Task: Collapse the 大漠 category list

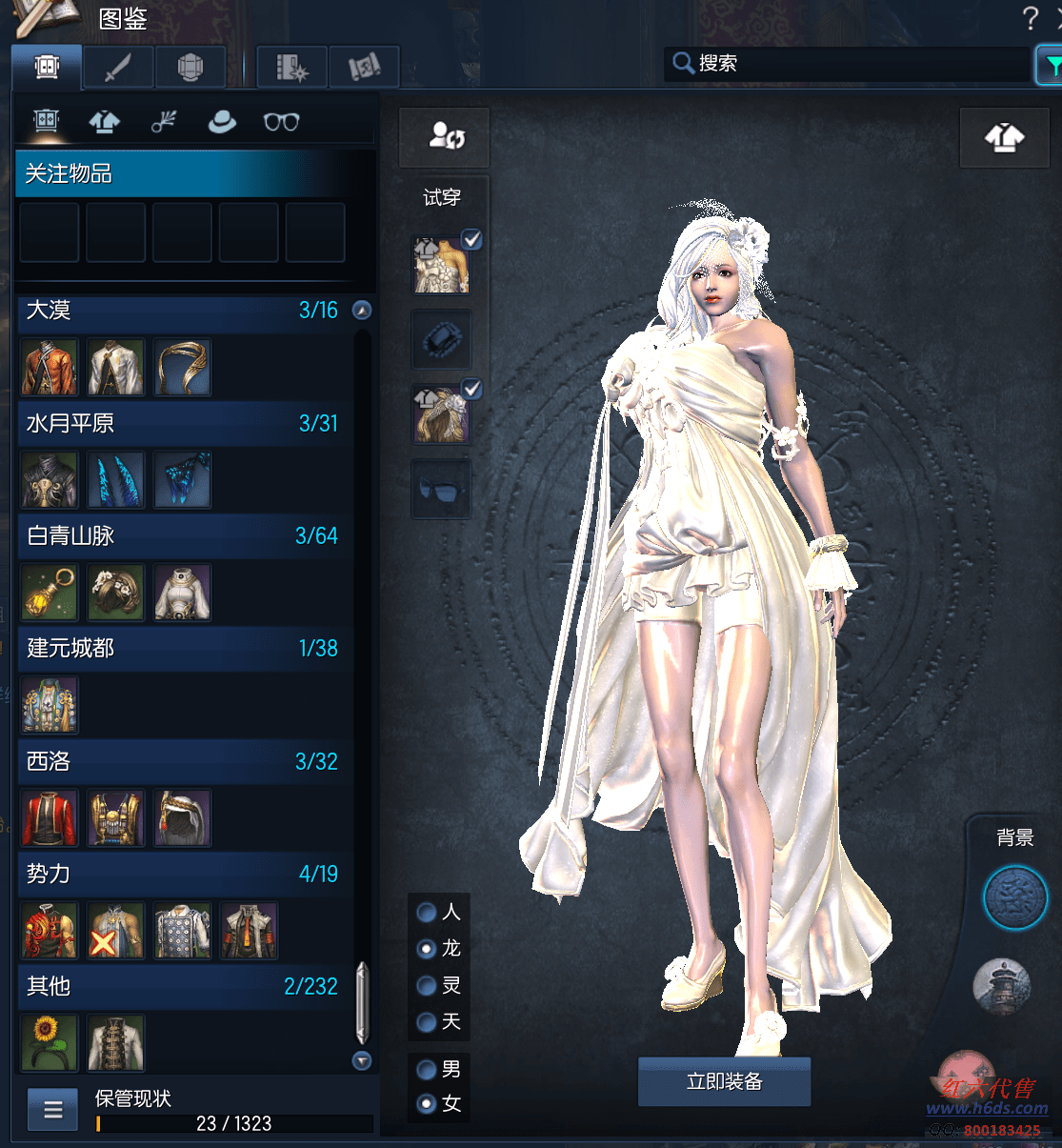Action: tap(362, 311)
